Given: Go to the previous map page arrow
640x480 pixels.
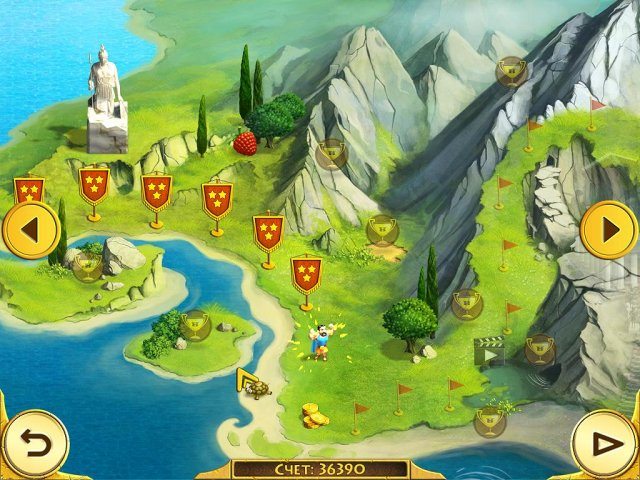Looking at the screenshot, I should point(29,231).
